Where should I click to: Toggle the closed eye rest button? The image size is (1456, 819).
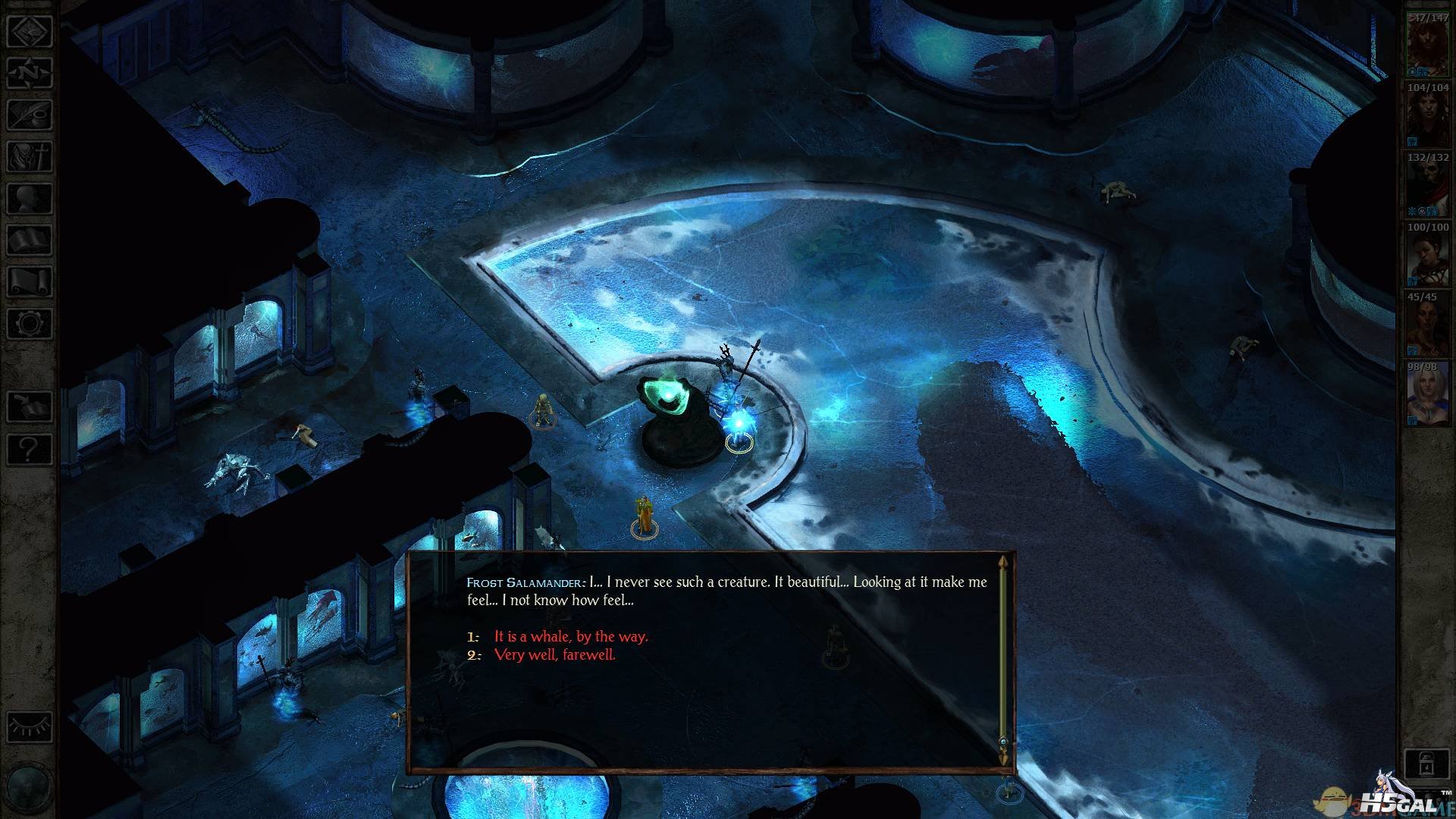pyautogui.click(x=29, y=726)
